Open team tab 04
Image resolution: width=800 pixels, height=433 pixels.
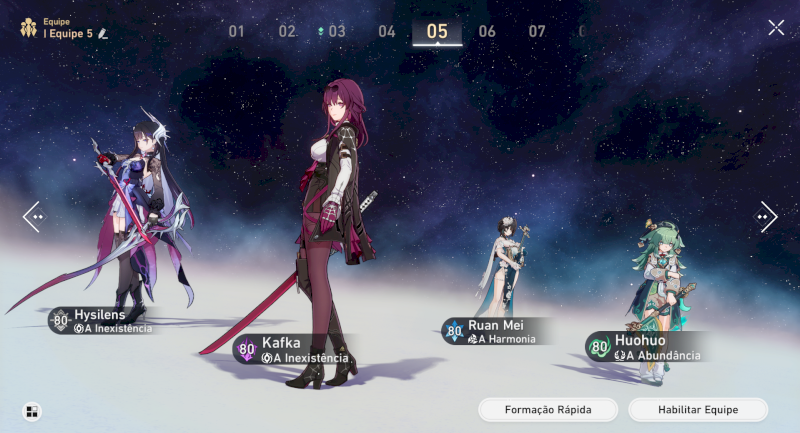tap(387, 31)
